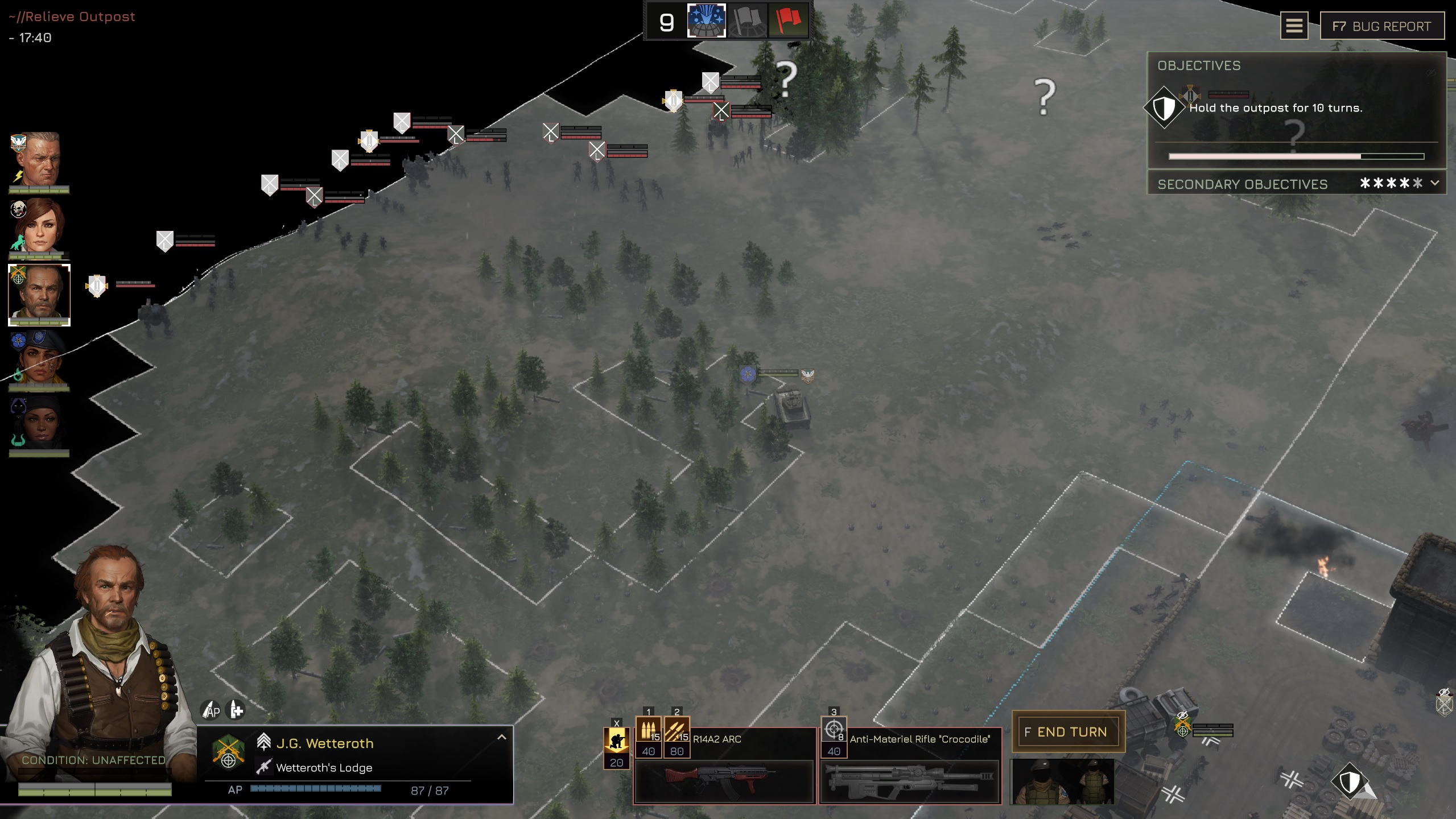Click the AP boost icon above unit panel
Screen dimensions: 1456x819
click(x=211, y=710)
